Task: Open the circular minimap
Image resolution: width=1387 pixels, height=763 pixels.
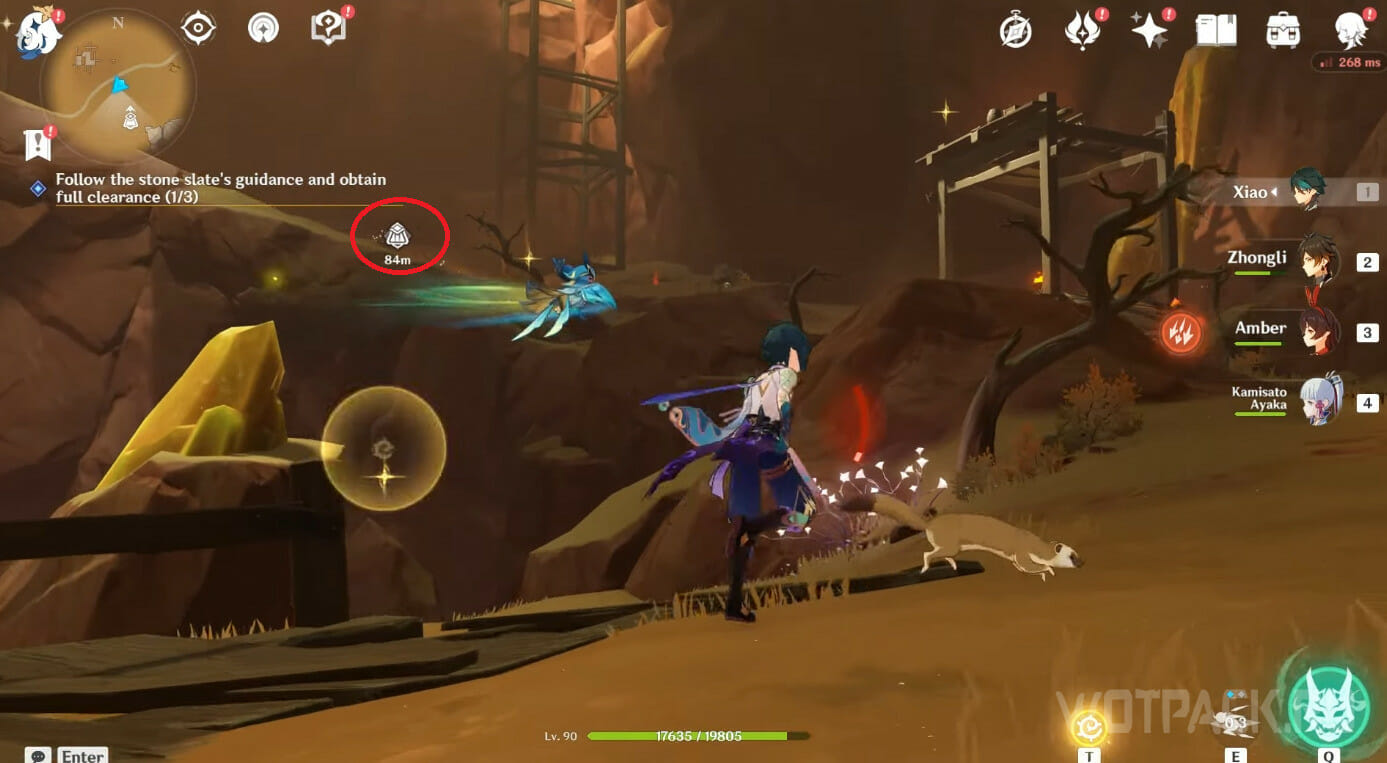Action: (118, 87)
